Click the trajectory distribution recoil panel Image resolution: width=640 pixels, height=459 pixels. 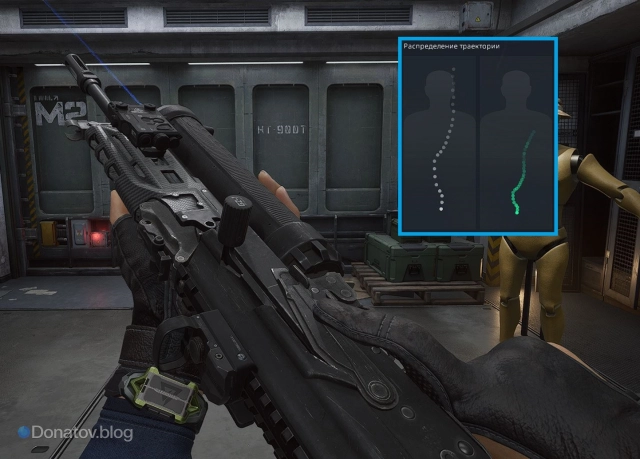(478, 136)
